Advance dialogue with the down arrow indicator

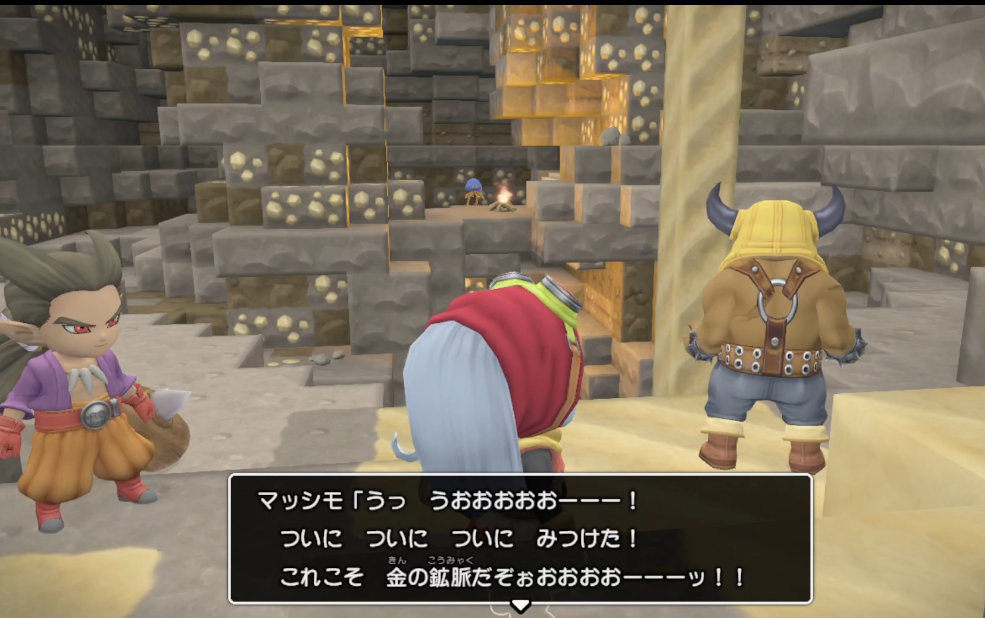click(x=520, y=606)
